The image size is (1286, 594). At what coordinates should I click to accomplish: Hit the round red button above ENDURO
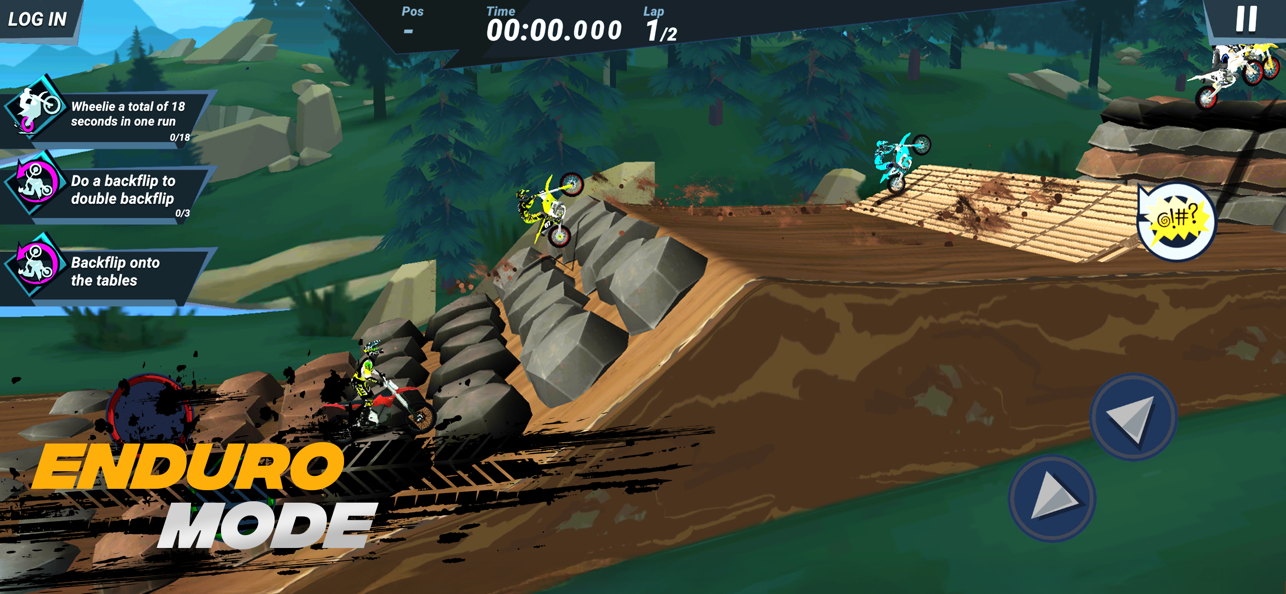point(150,410)
